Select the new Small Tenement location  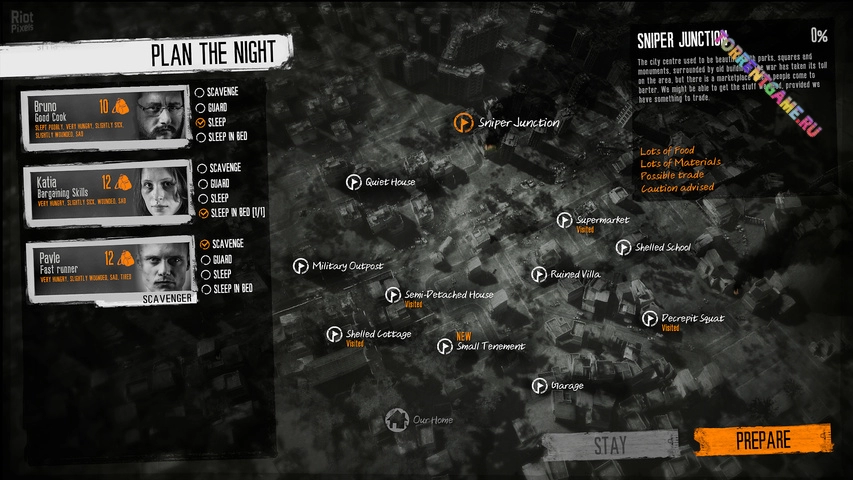click(445, 346)
